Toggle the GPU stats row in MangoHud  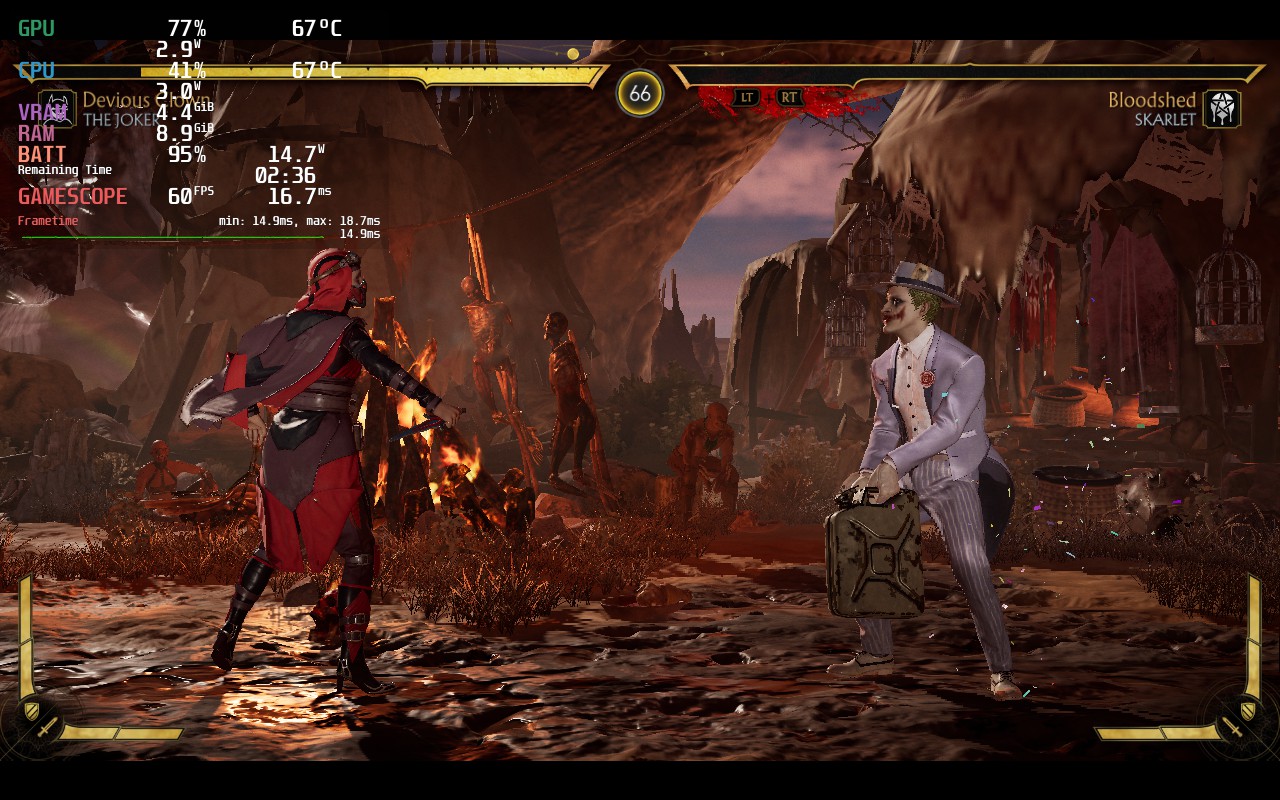coord(38,28)
